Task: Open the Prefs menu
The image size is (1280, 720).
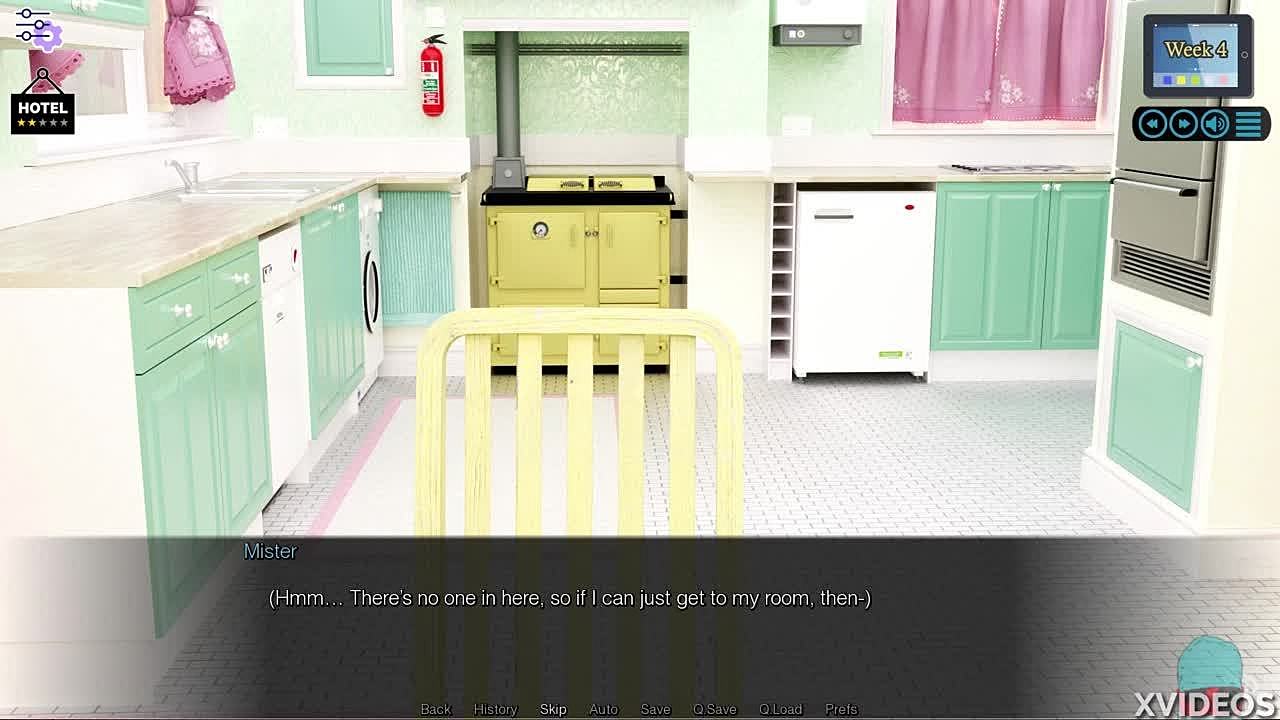Action: click(841, 709)
